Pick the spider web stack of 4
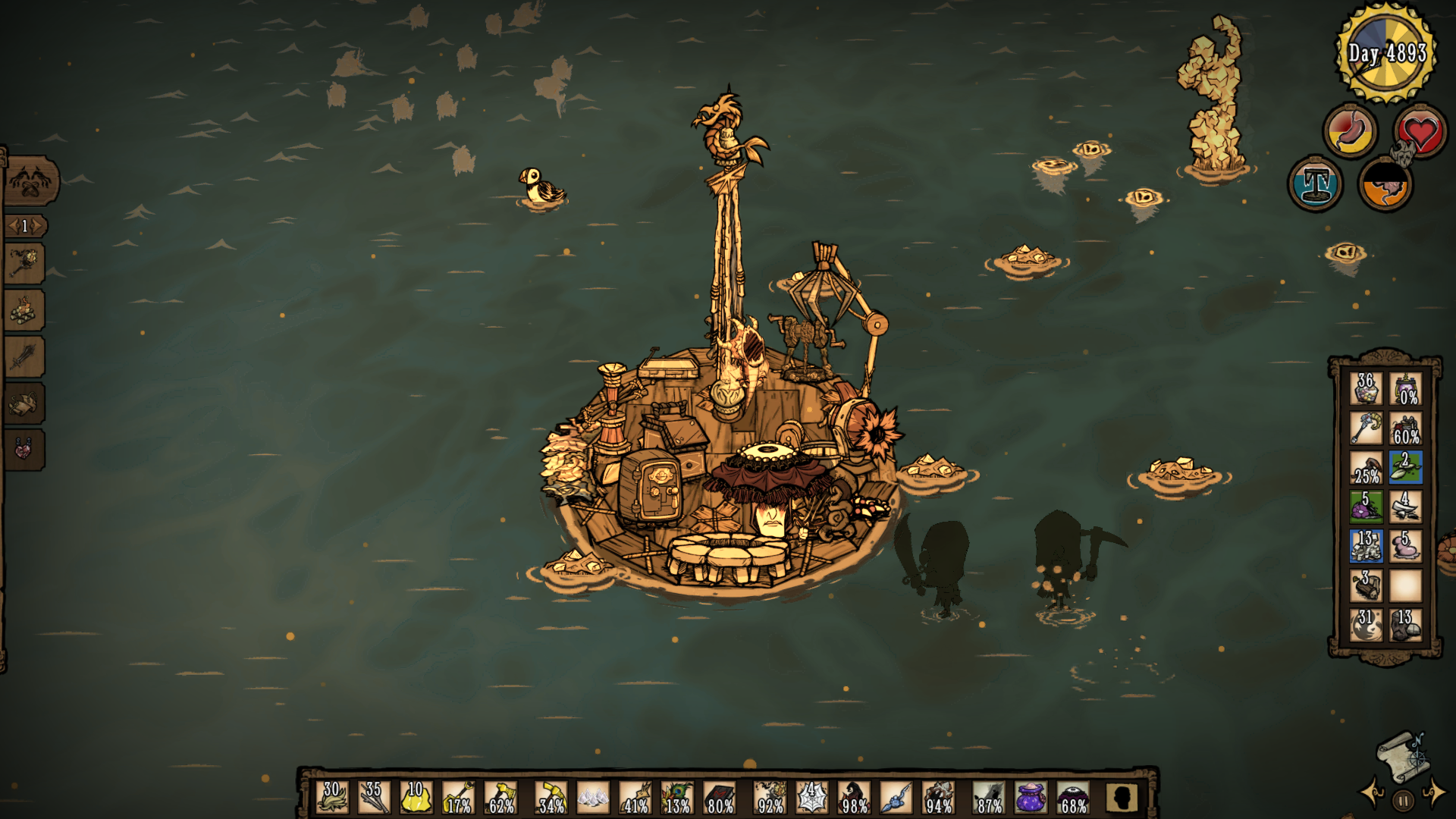Image resolution: width=1456 pixels, height=819 pixels. point(811,797)
